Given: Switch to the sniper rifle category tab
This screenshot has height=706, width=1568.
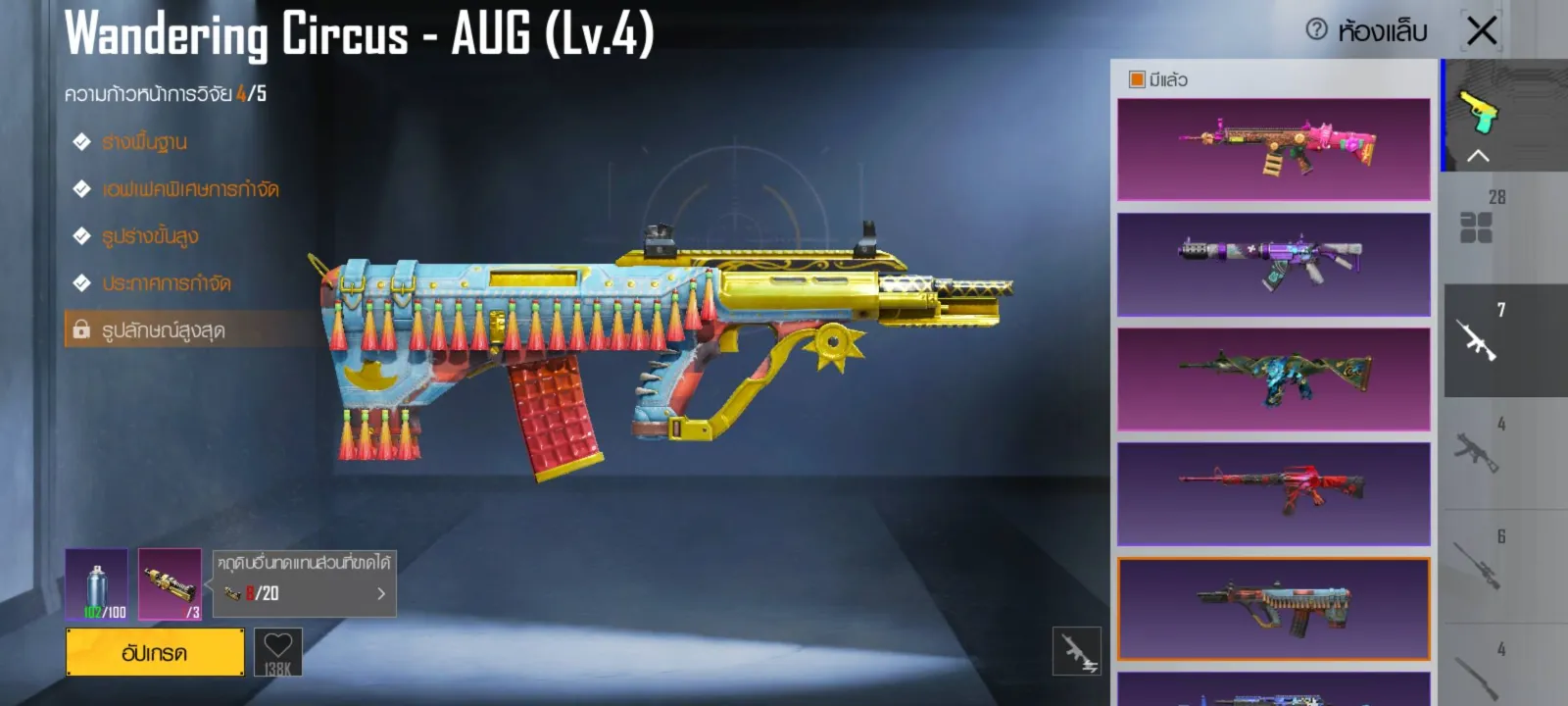Looking at the screenshot, I should (x=1477, y=566).
